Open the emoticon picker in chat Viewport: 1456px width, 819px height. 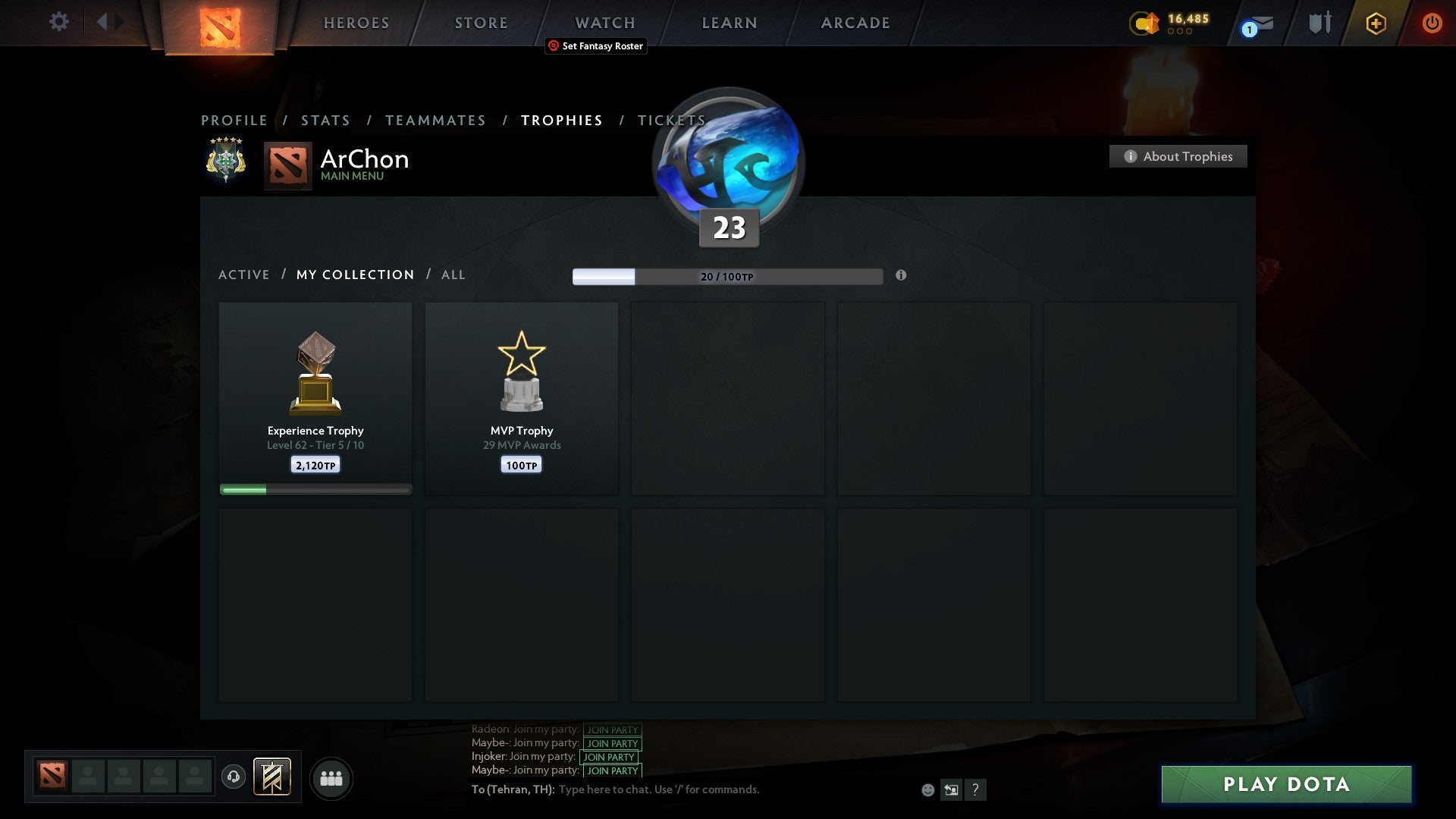tap(928, 789)
